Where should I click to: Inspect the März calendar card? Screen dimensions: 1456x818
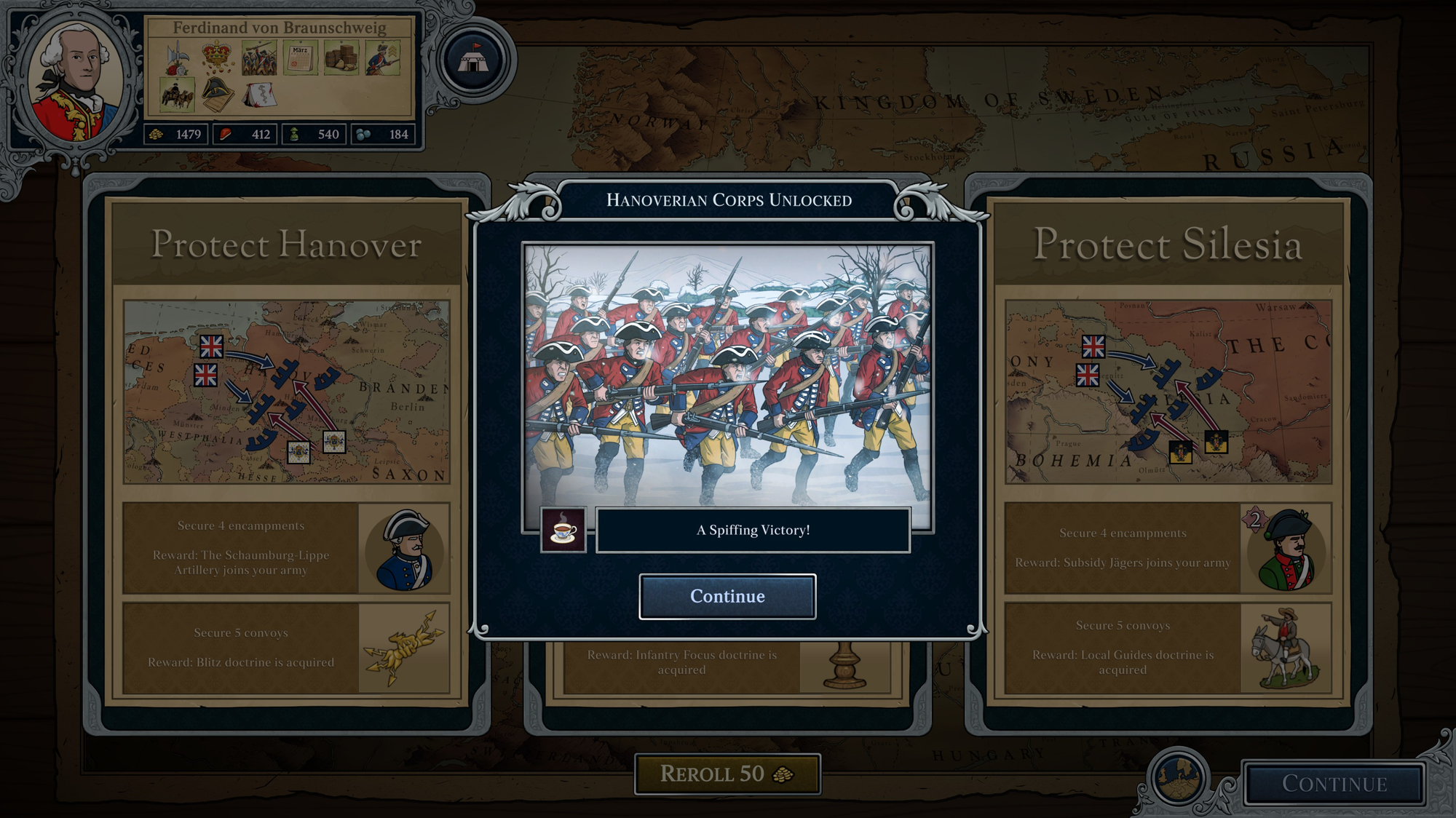tap(301, 58)
